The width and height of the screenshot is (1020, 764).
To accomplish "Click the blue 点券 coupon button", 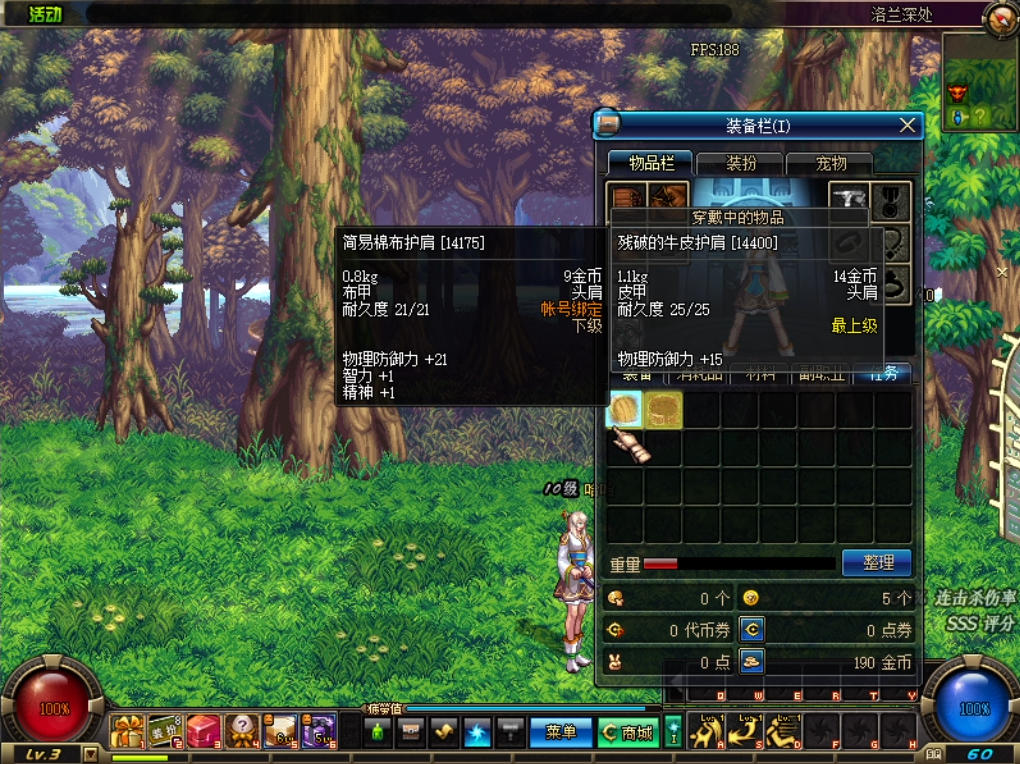I will (x=752, y=629).
